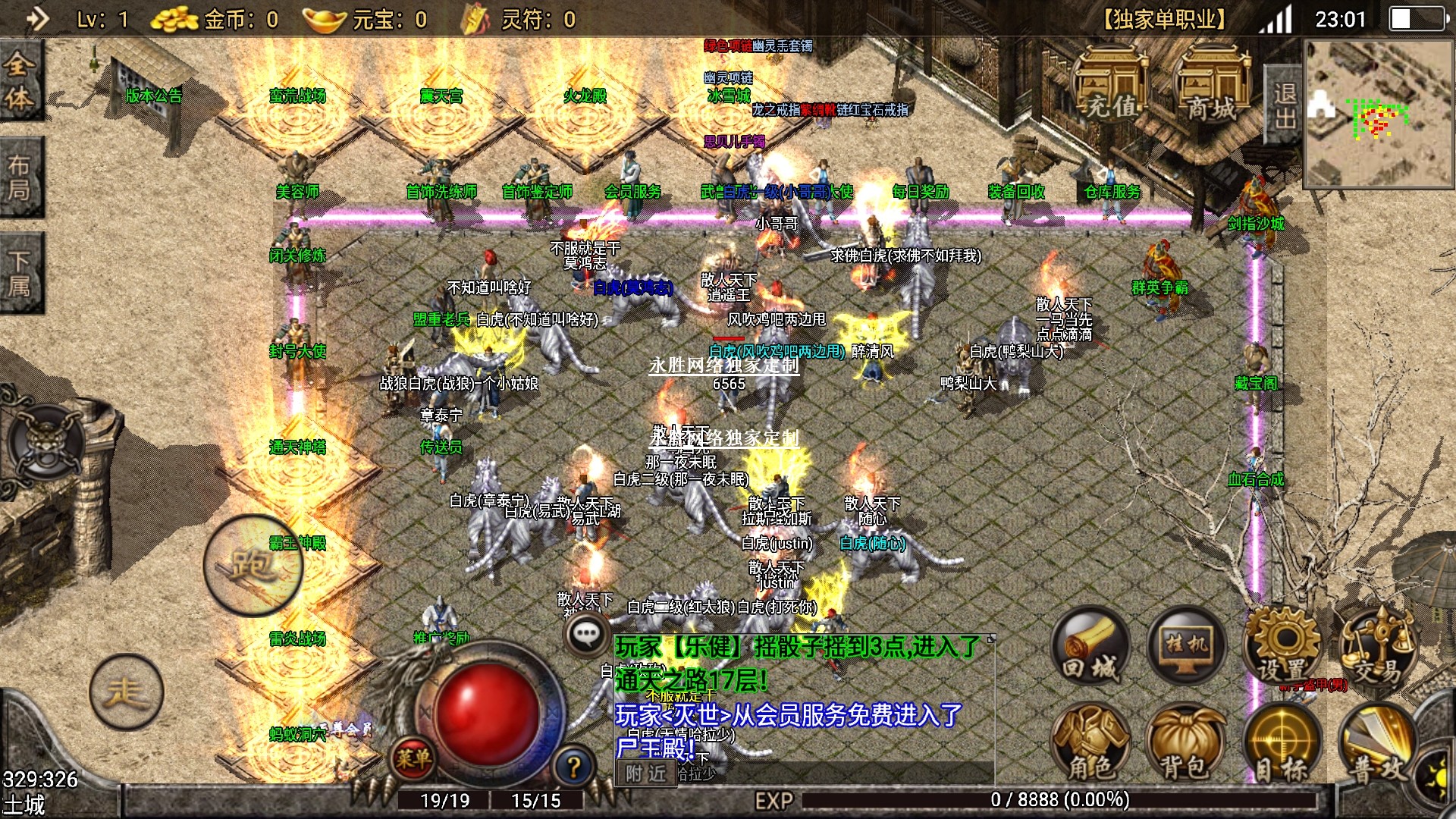Activate 挂机 auto-play mode
The width and height of the screenshot is (1456, 819).
coord(1186,647)
